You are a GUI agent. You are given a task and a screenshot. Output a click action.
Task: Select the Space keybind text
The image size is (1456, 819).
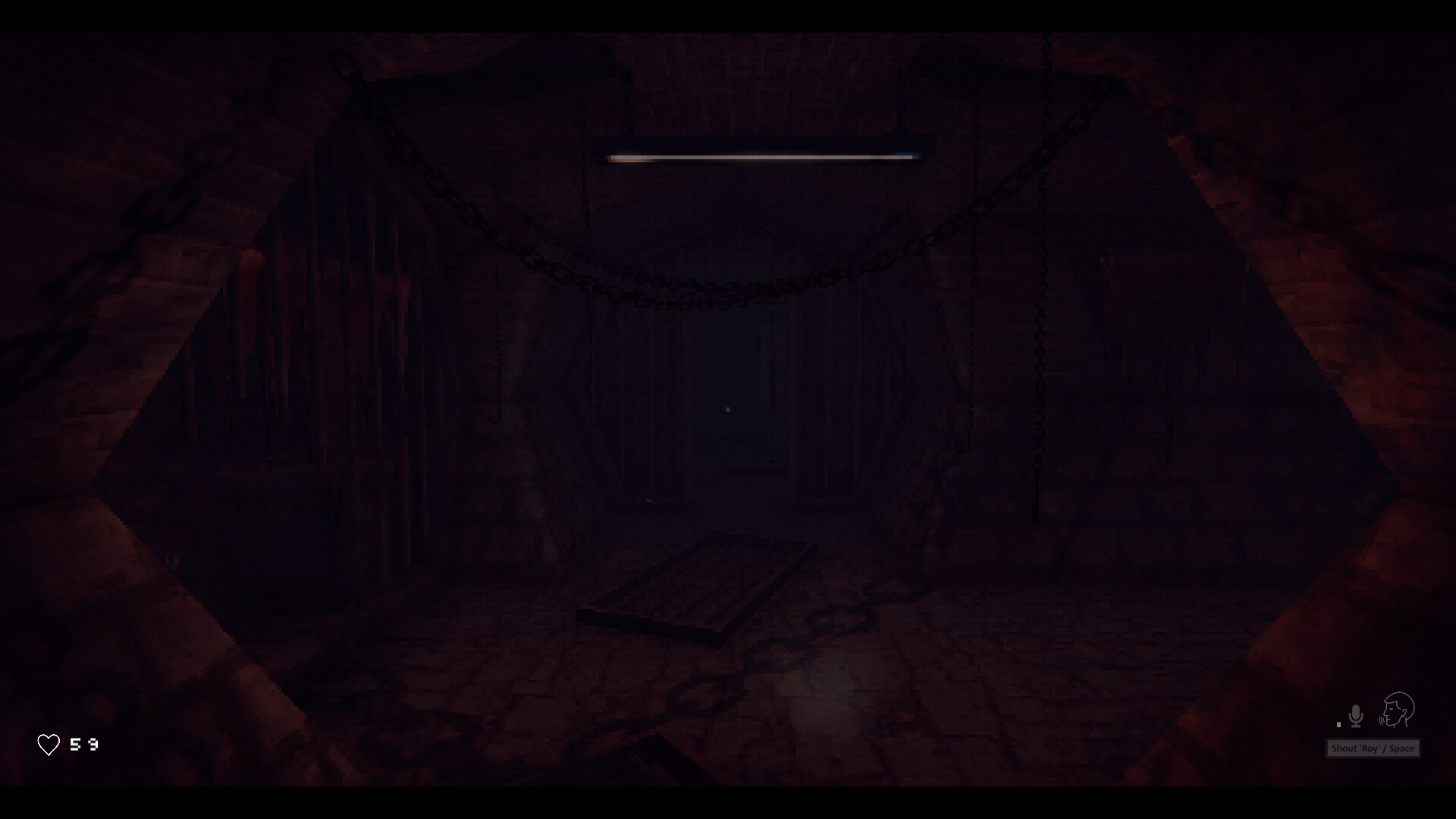pyautogui.click(x=1400, y=748)
